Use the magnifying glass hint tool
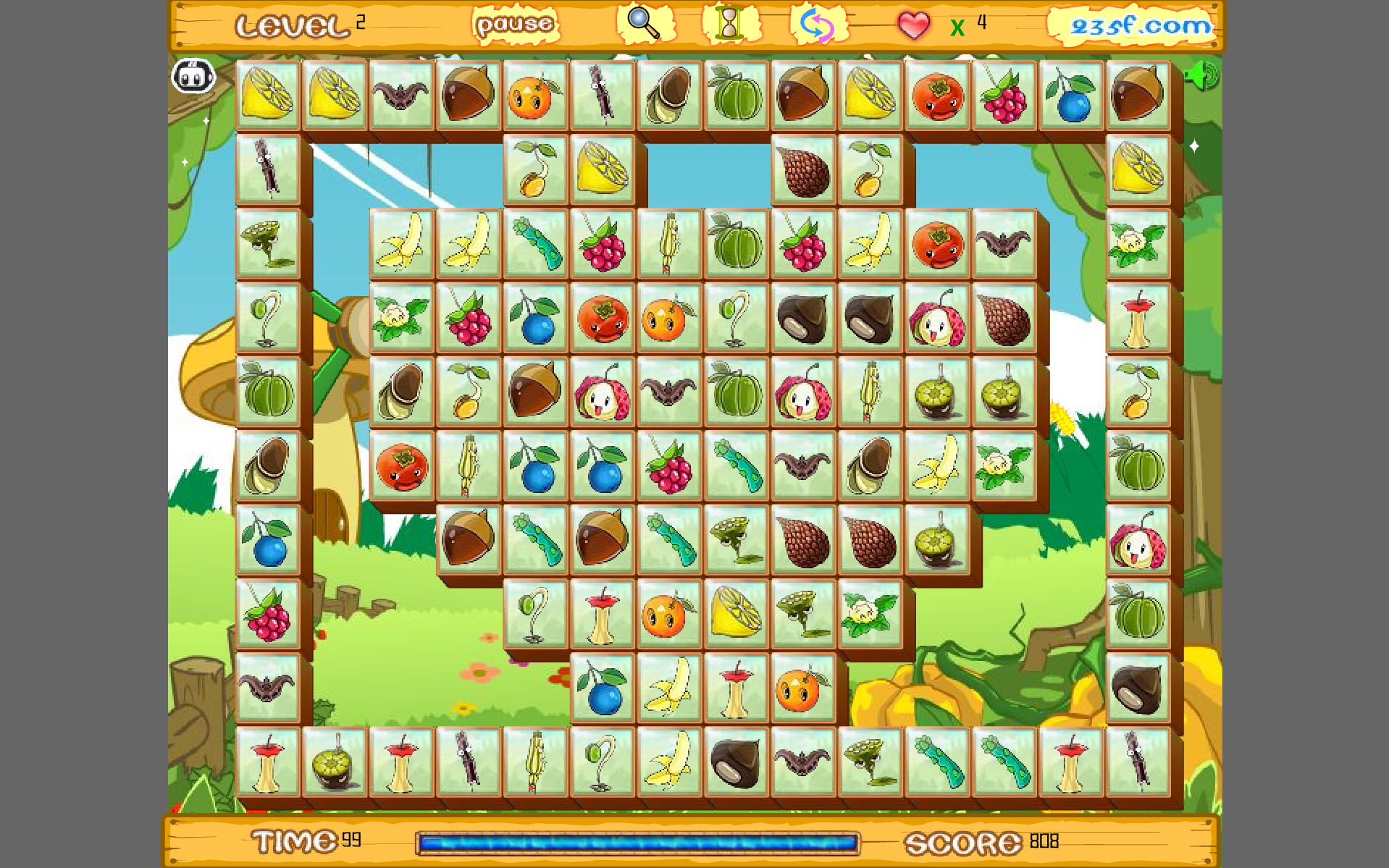The height and width of the screenshot is (868, 1389). (x=644, y=24)
